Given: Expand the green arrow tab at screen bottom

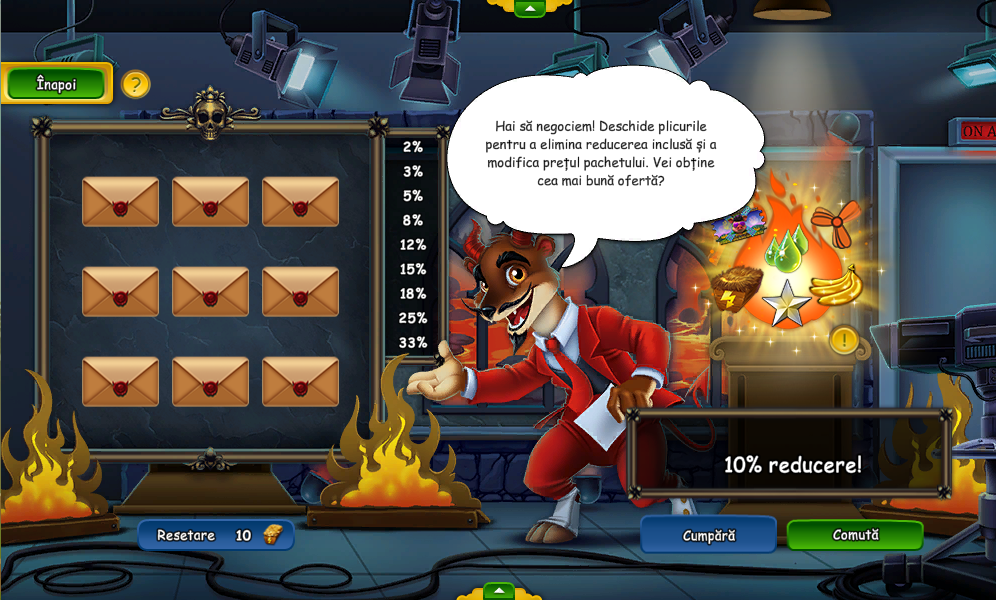Looking at the screenshot, I should click(x=498, y=591).
